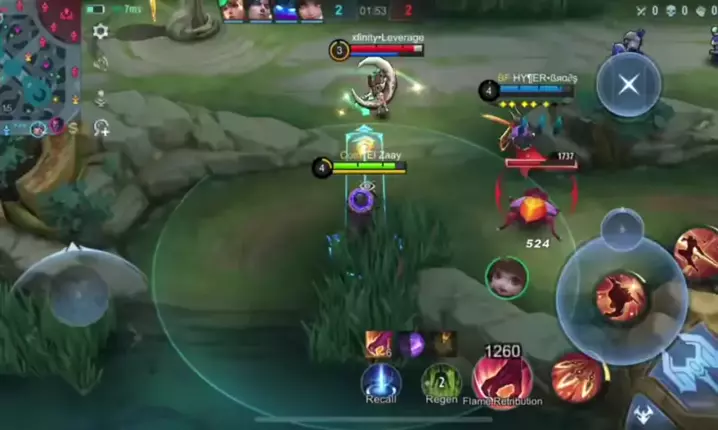Activate the Recall spell
718x430 pixels.
pos(380,382)
